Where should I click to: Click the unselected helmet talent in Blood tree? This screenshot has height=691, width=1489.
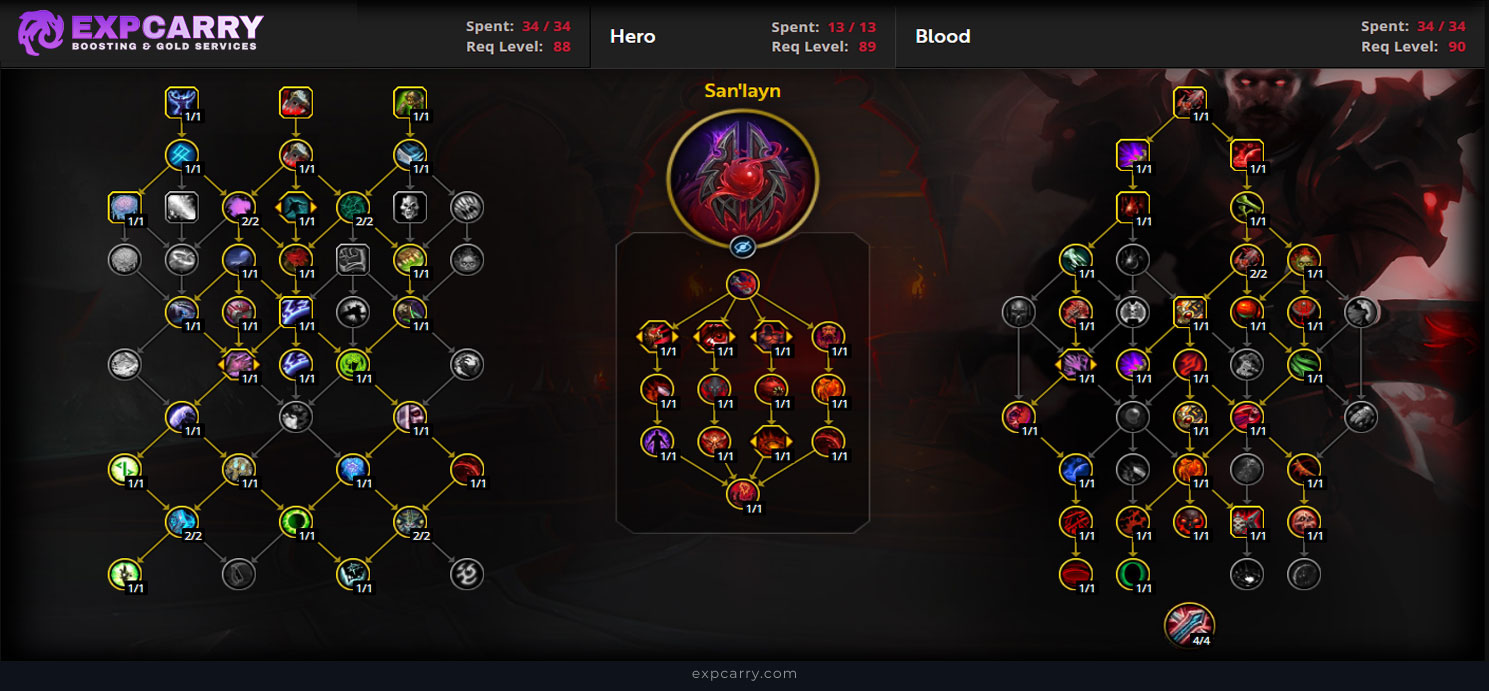click(x=1019, y=312)
